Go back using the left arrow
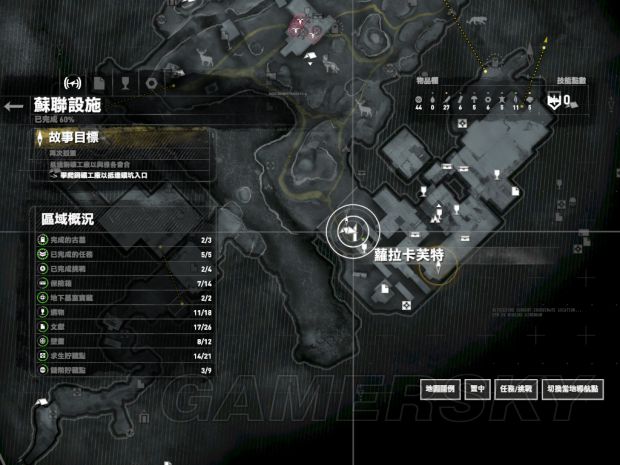Screen dimensions: 620x465 pos(13,106)
